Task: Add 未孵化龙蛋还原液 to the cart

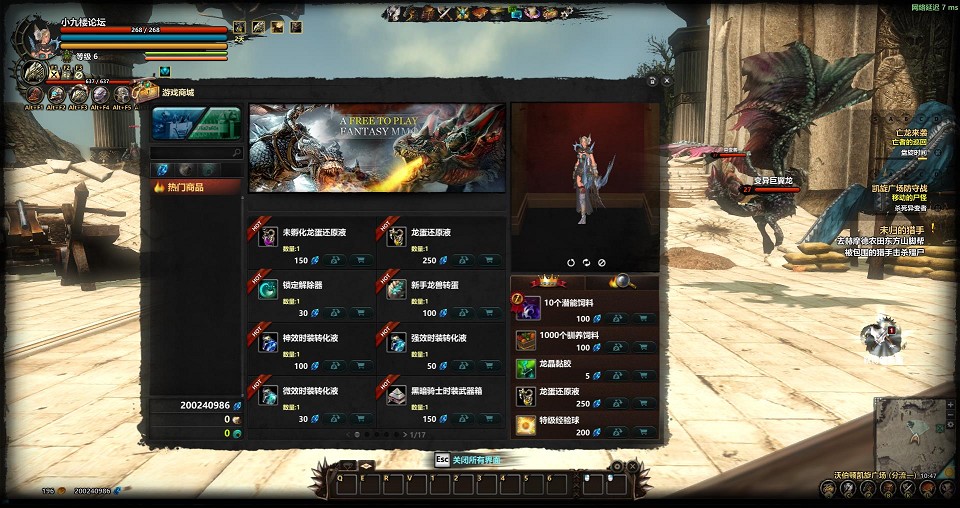Action: [362, 260]
